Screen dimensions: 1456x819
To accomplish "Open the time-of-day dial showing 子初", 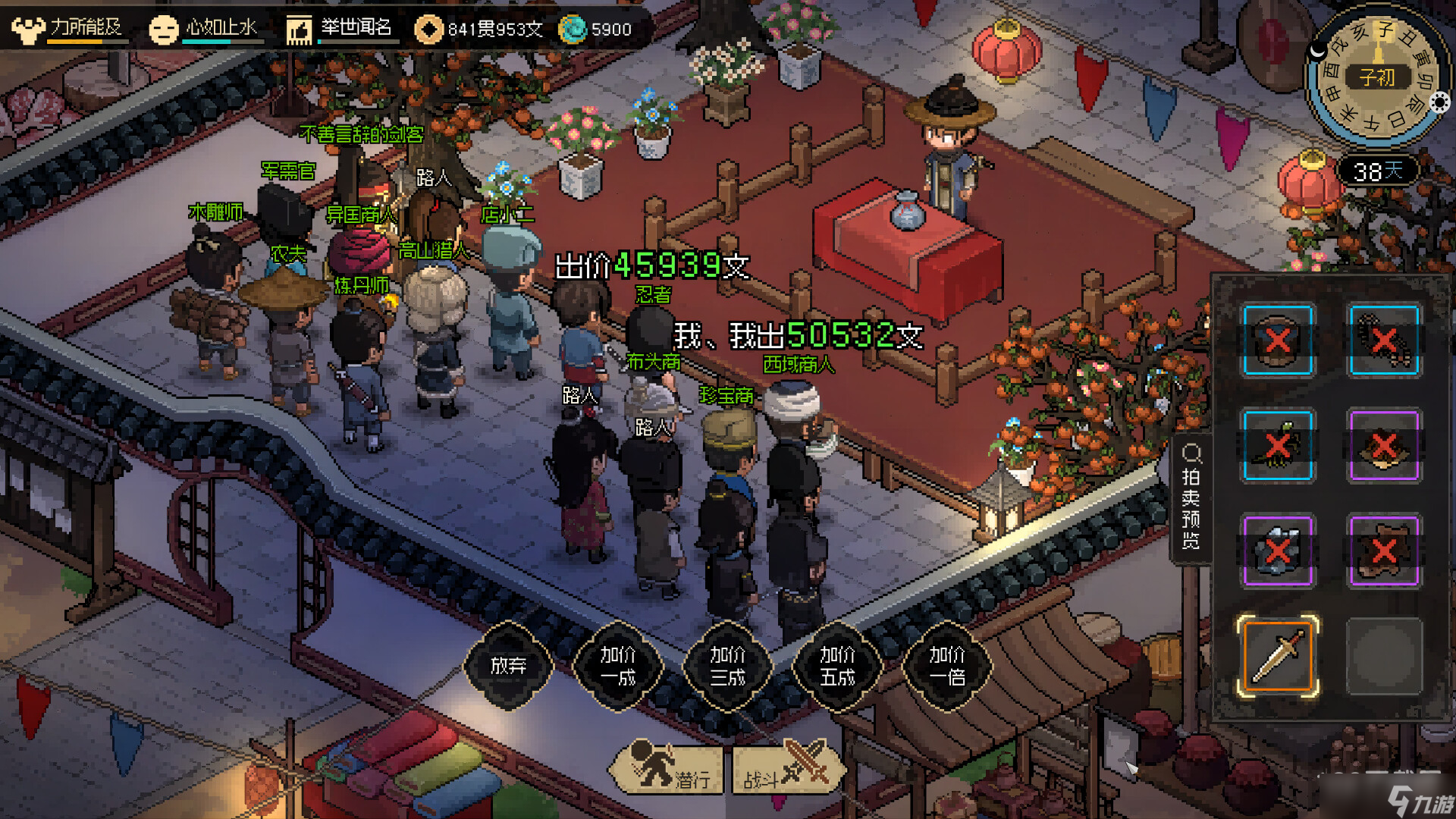I will (1376, 77).
